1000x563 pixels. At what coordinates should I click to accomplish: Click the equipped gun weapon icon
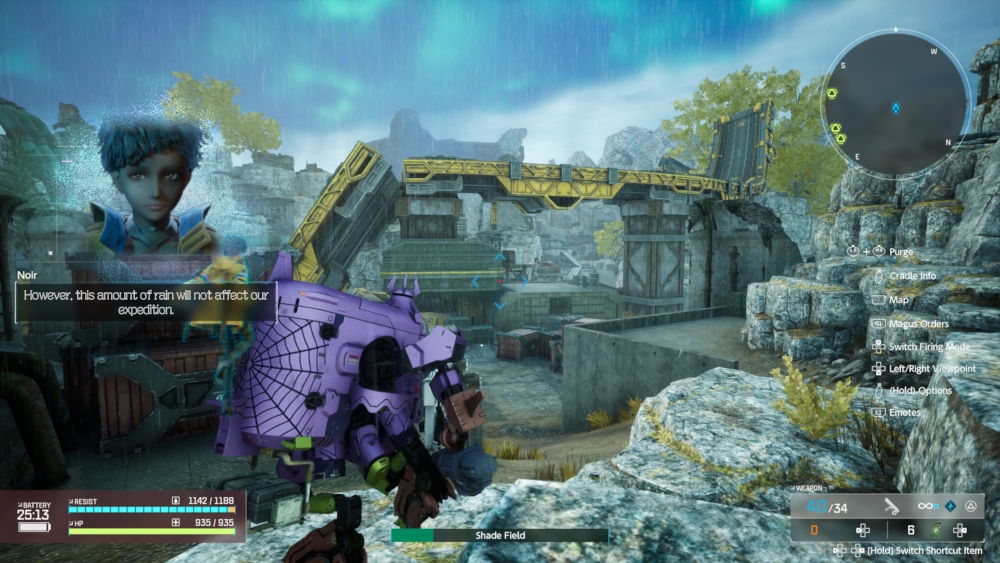(890, 507)
